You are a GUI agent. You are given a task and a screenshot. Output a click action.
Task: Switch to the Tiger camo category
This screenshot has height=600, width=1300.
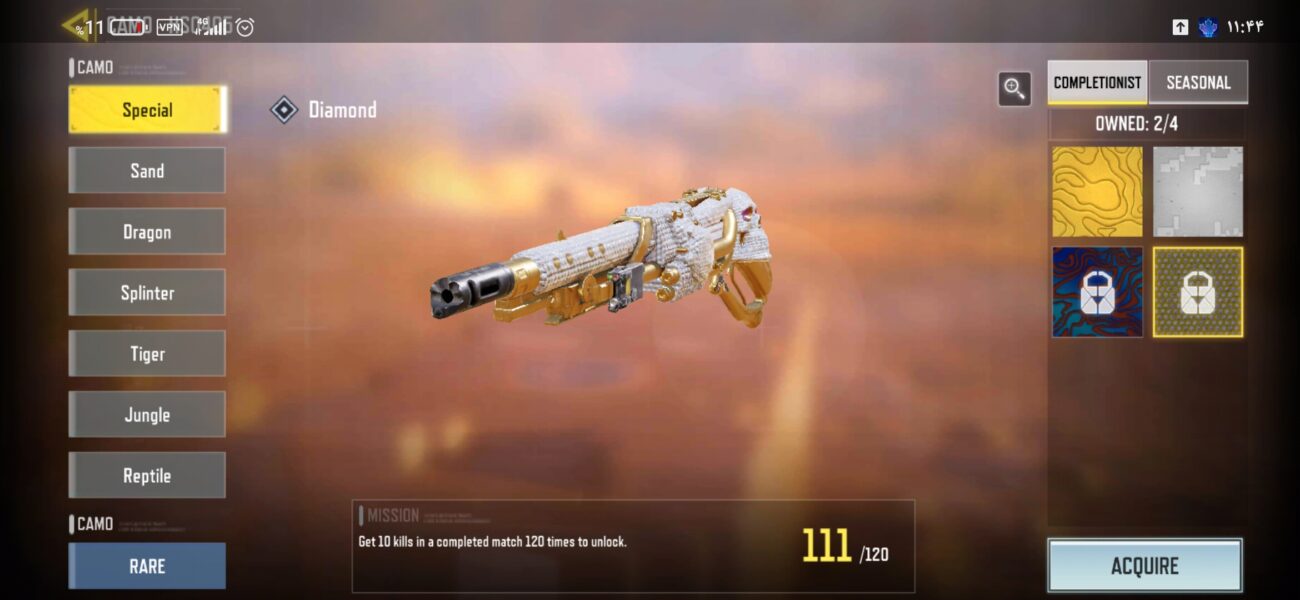(x=147, y=354)
